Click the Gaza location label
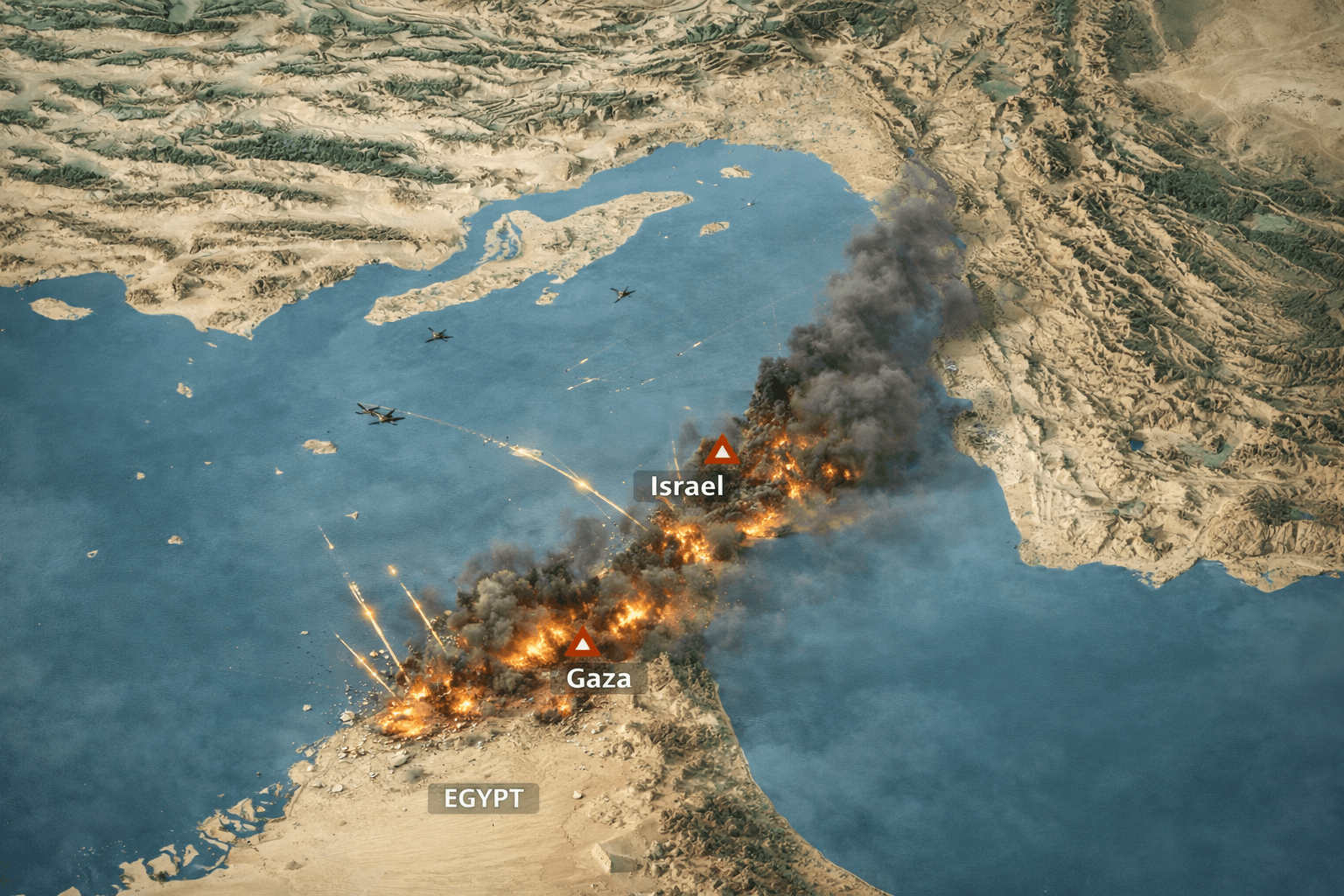The height and width of the screenshot is (896, 1344). pos(598,678)
